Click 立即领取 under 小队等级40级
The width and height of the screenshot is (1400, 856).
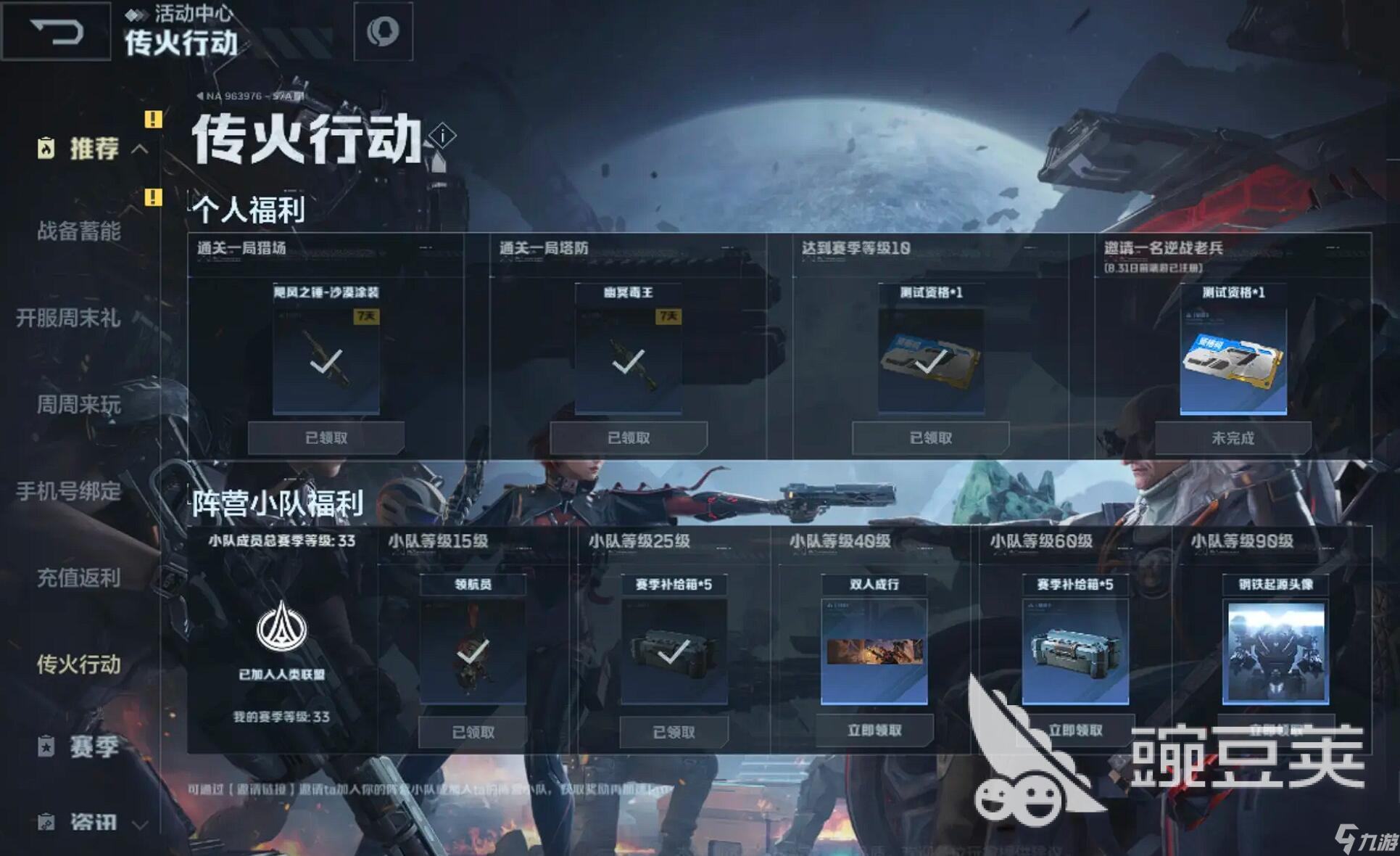(x=874, y=731)
